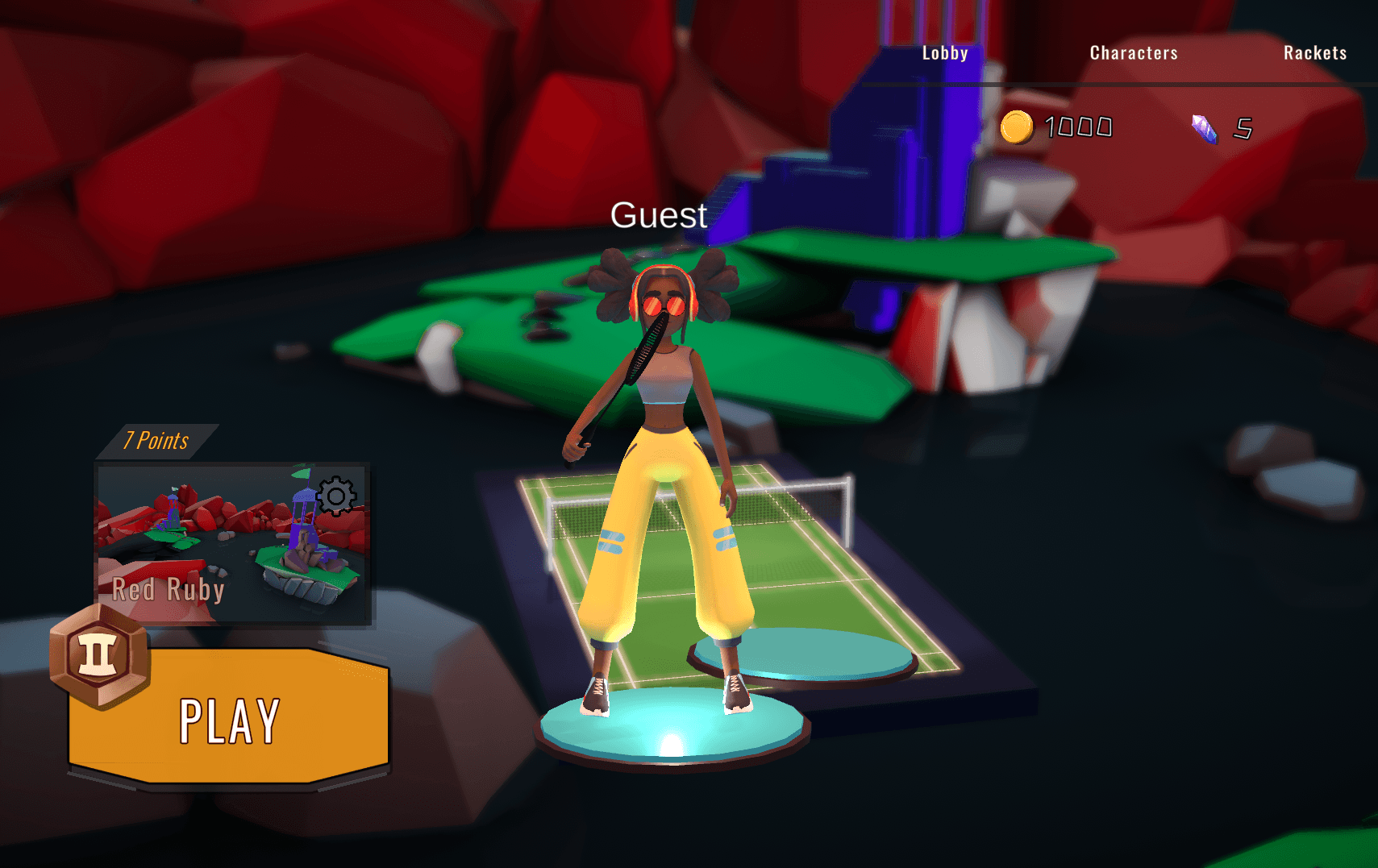This screenshot has width=1378, height=868.
Task: Click the crystal count showing 5
Action: click(1243, 127)
